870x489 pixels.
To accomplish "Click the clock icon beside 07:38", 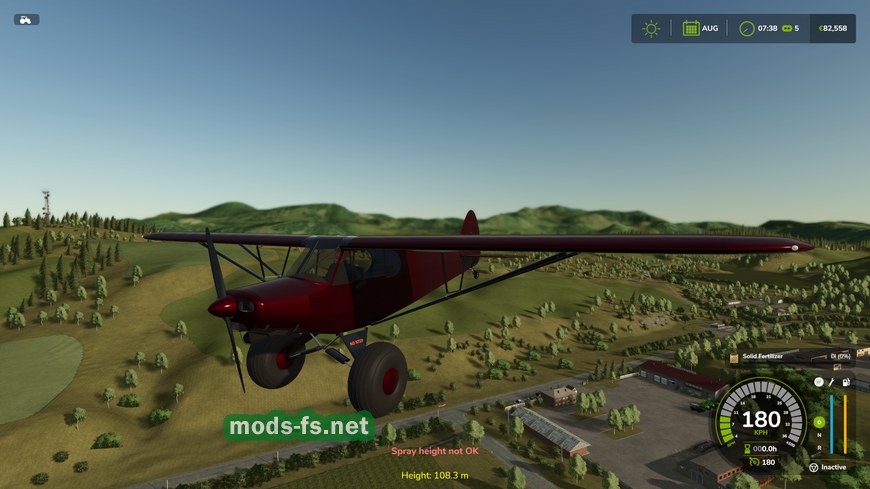I will click(746, 28).
